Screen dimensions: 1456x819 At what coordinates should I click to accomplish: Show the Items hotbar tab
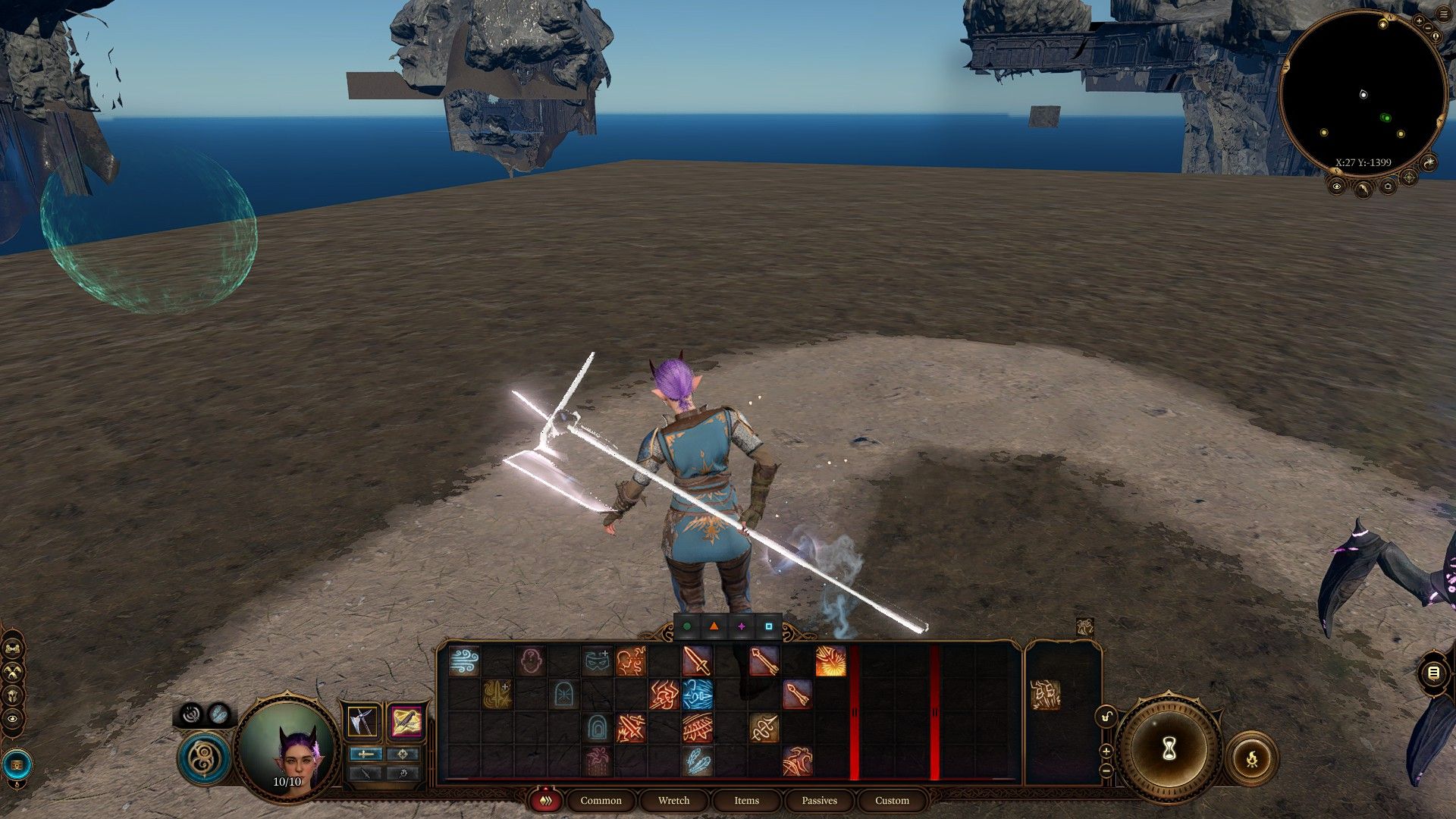(x=746, y=800)
